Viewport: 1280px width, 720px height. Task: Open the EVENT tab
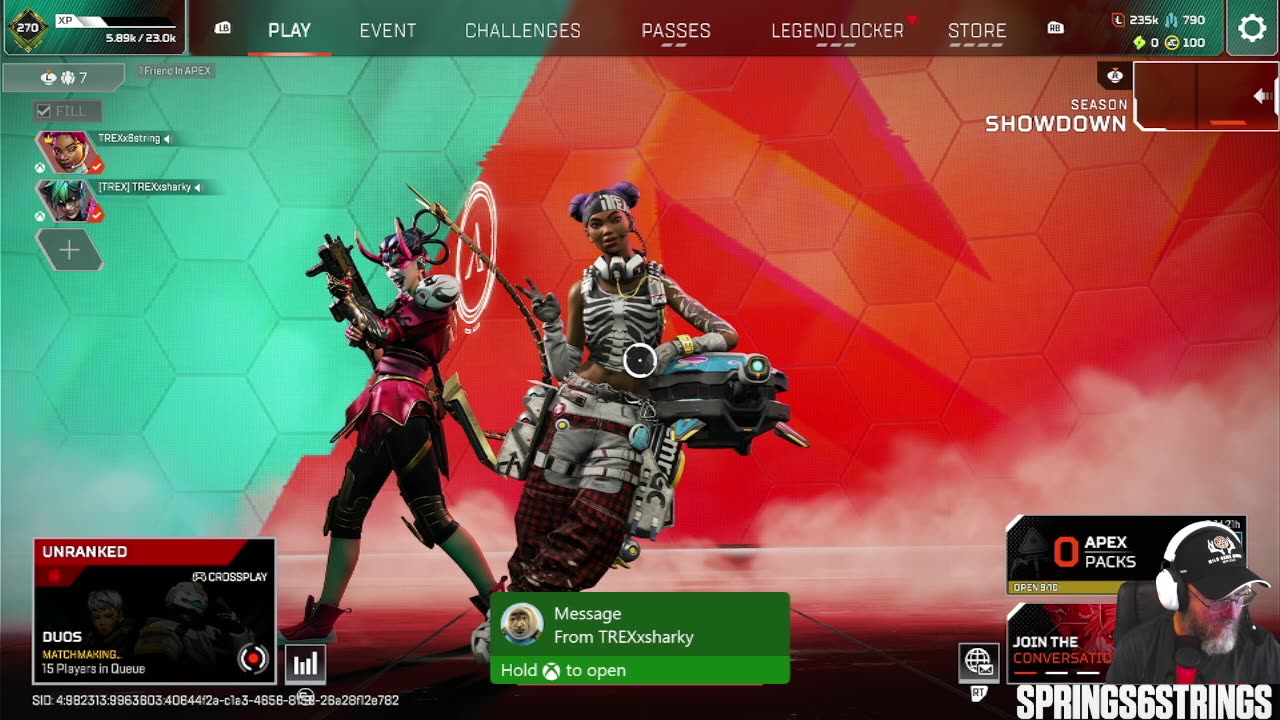tap(387, 31)
